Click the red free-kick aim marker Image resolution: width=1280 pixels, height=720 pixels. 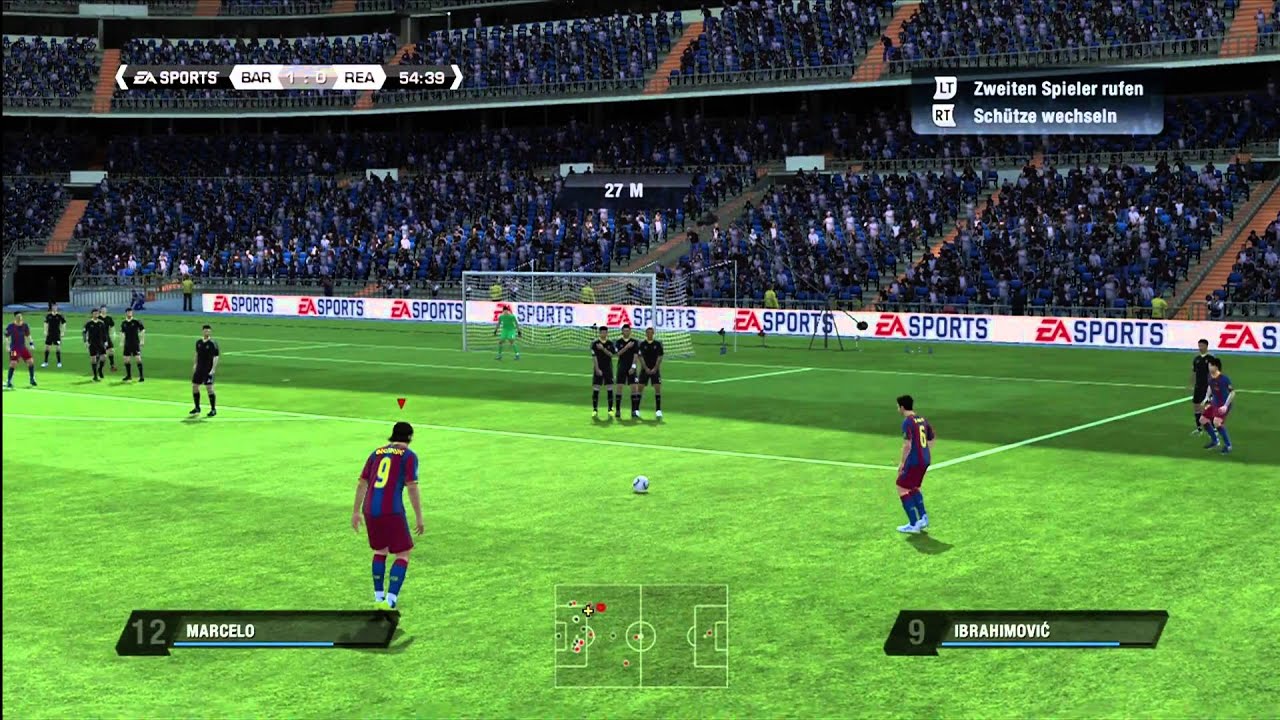(x=400, y=401)
